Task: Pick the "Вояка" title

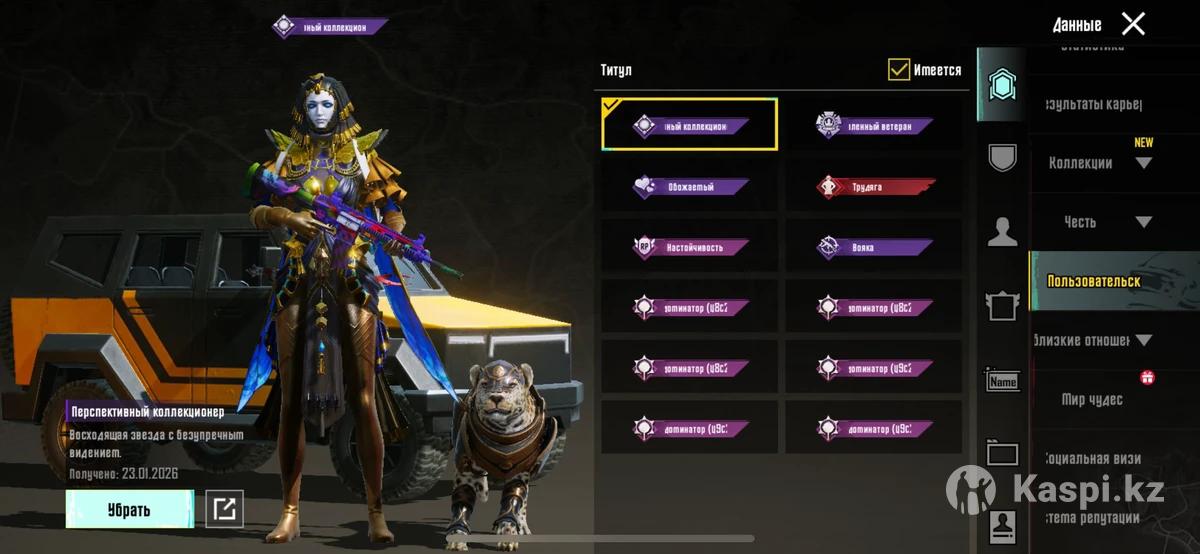Action: tap(875, 246)
